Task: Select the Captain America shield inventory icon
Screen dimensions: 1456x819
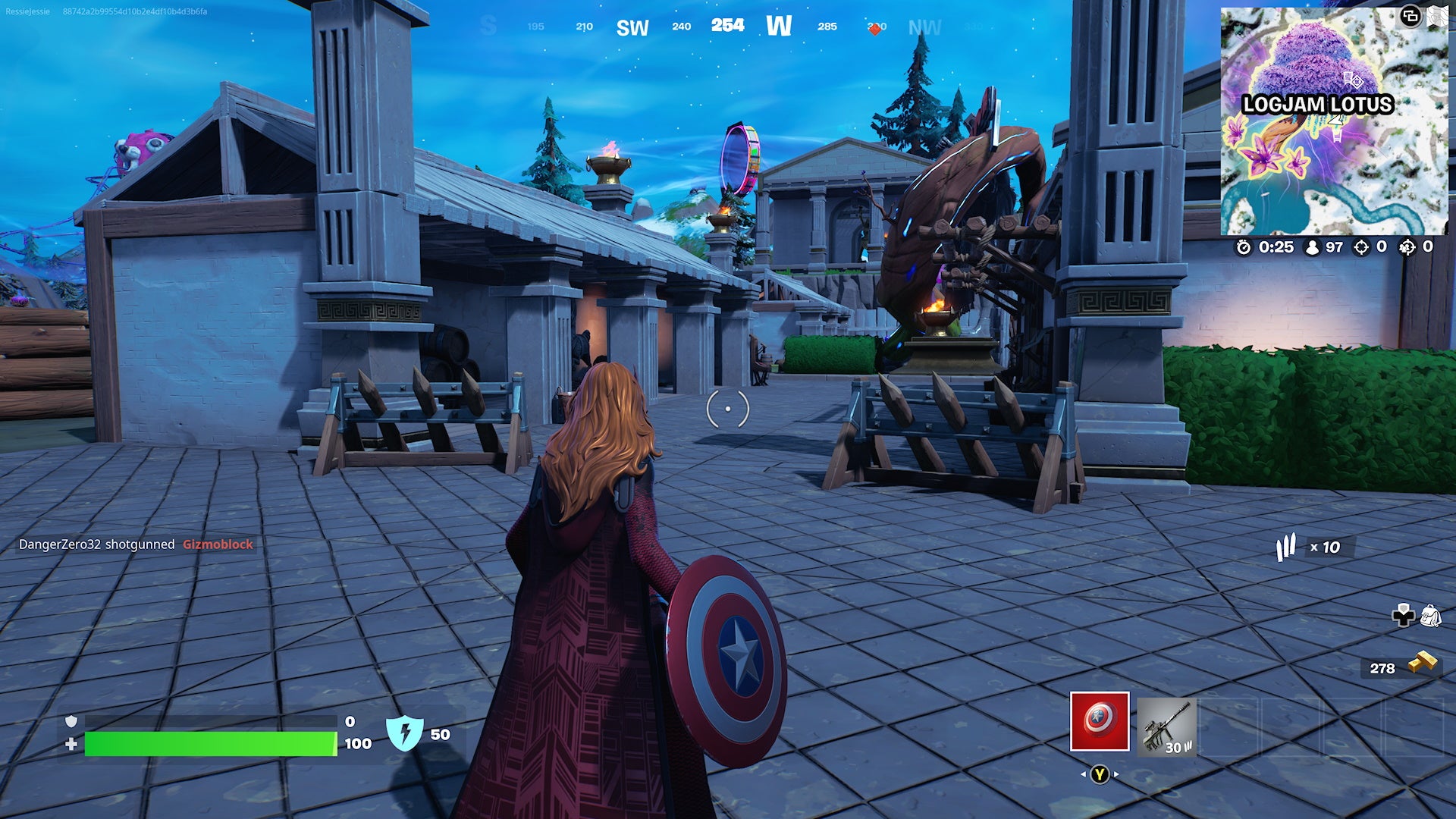Action: [x=1100, y=722]
